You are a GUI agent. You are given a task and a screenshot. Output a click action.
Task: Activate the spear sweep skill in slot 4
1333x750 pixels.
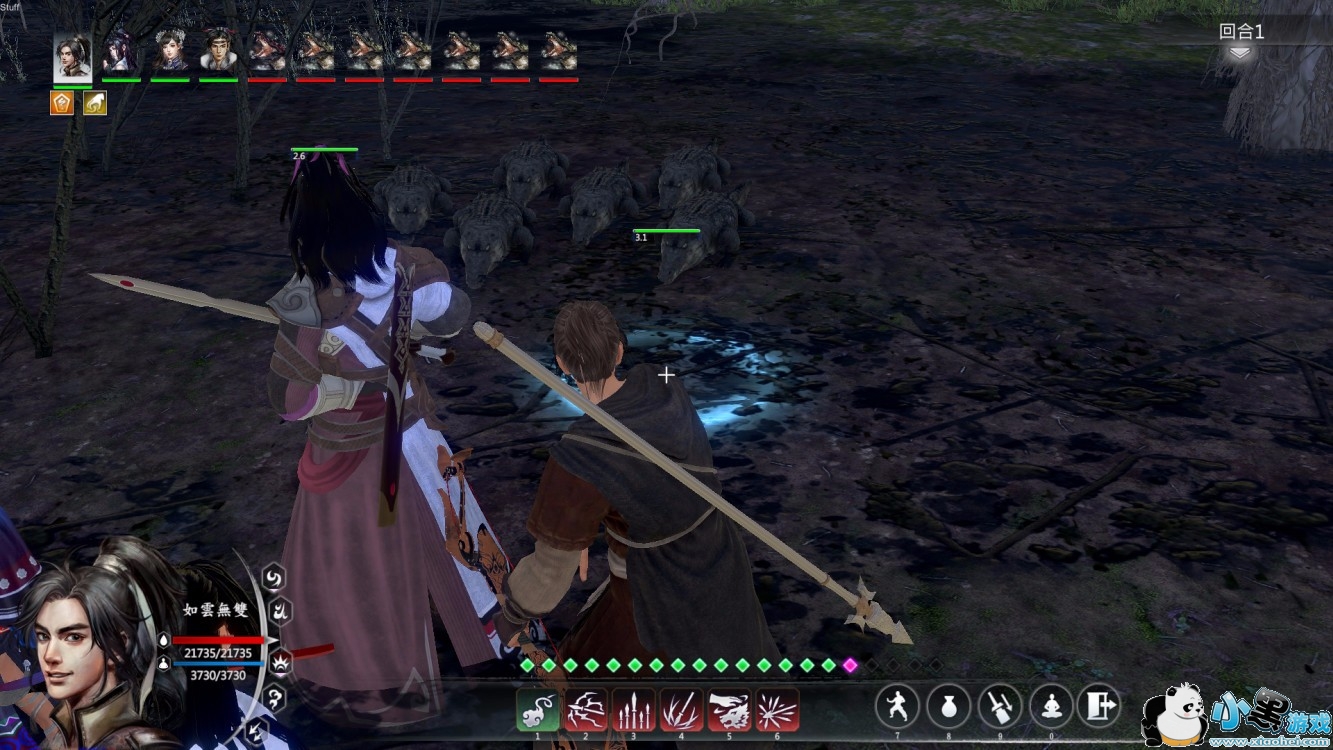[x=681, y=709]
